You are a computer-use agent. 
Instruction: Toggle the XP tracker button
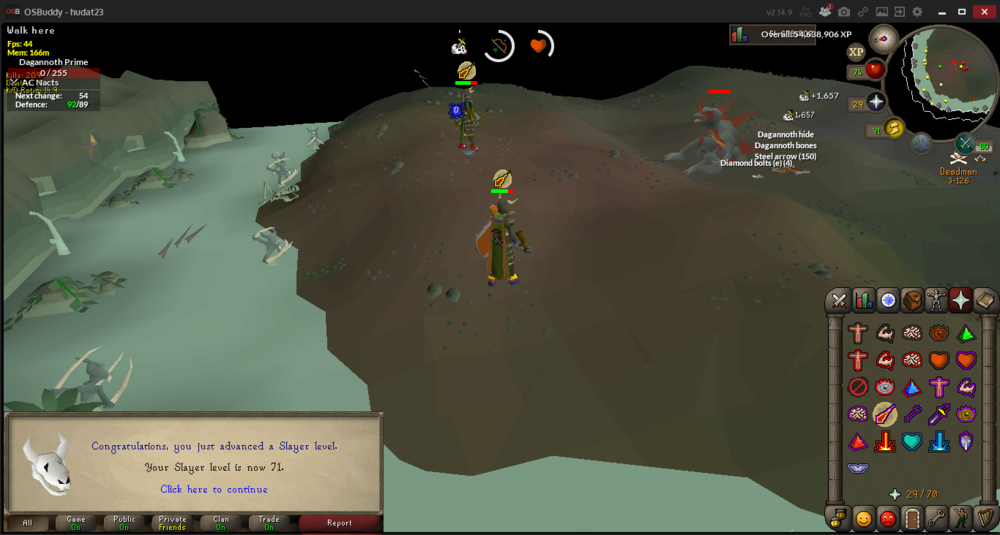click(x=856, y=52)
